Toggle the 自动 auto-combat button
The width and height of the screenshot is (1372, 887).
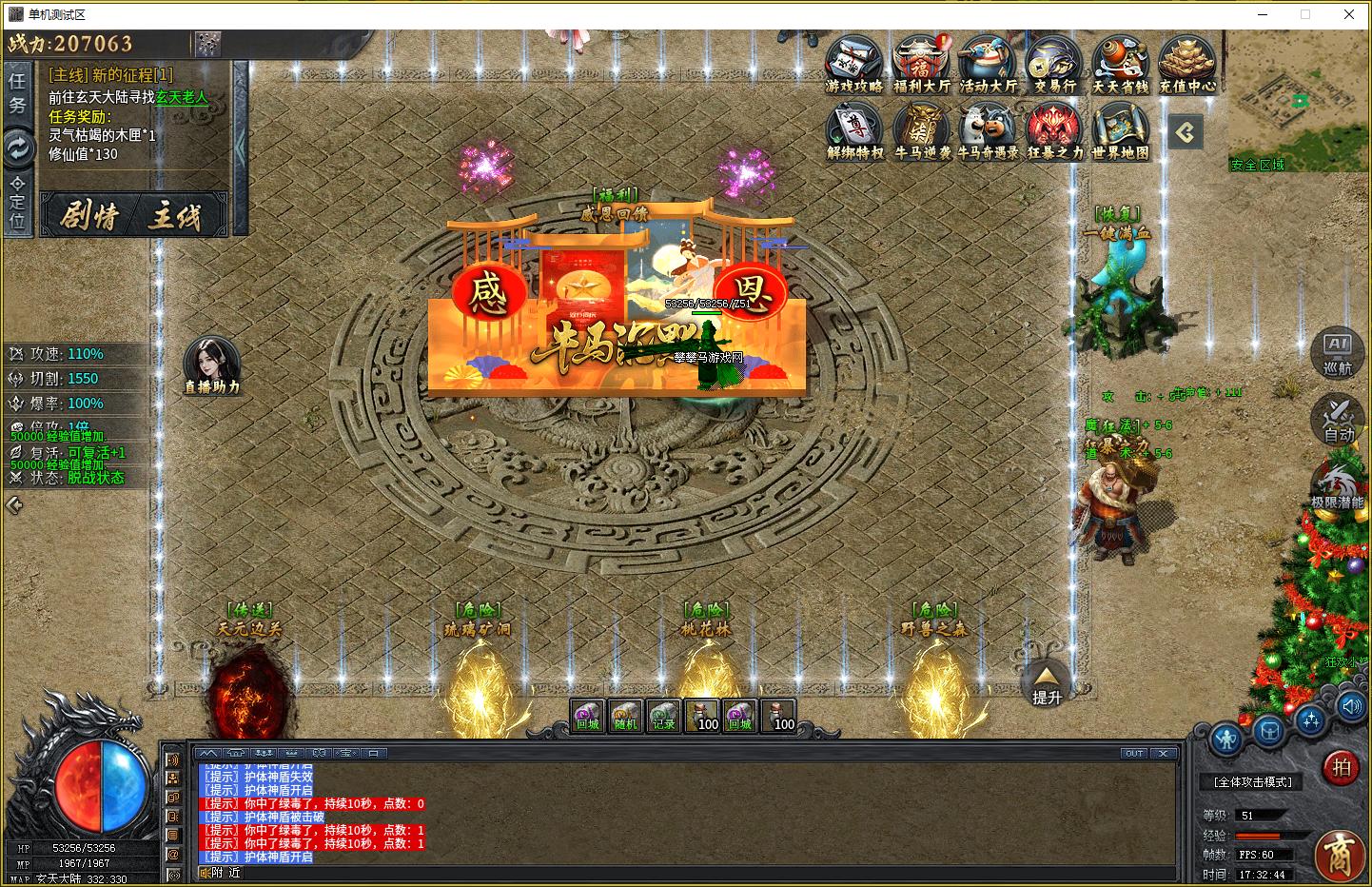point(1338,420)
